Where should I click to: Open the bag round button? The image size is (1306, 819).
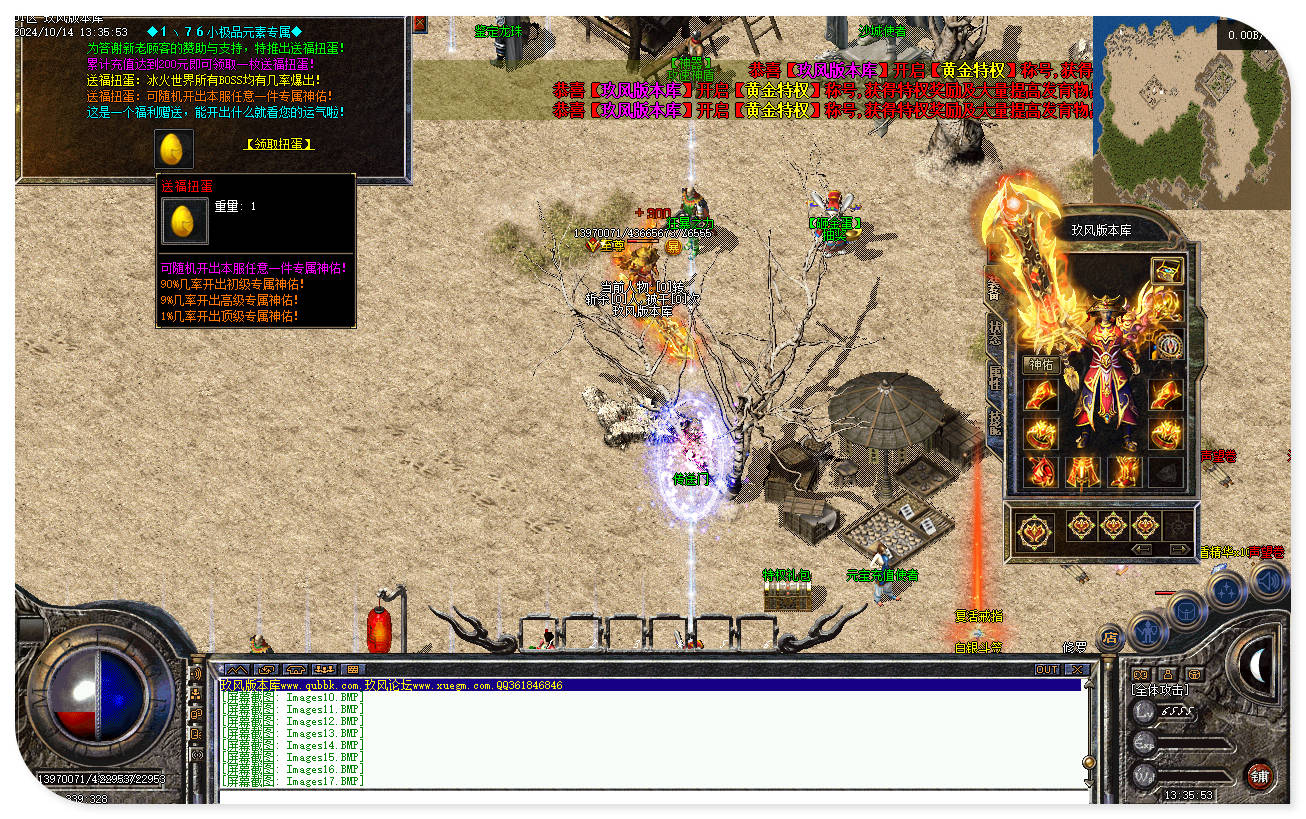(1185, 609)
